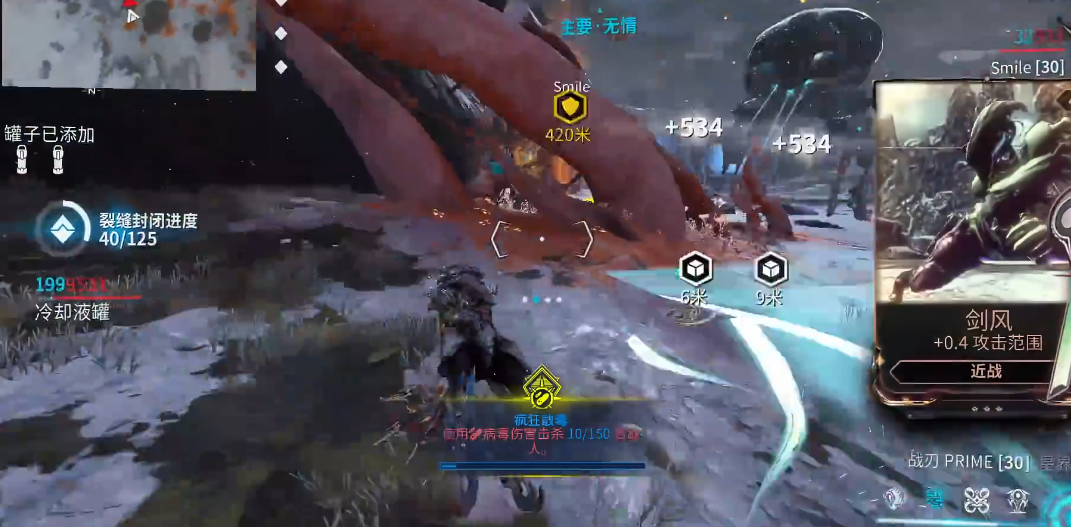Screen dimensions: 1071x527
Task: Click the 近战 label on the mod card
Action: (985, 371)
